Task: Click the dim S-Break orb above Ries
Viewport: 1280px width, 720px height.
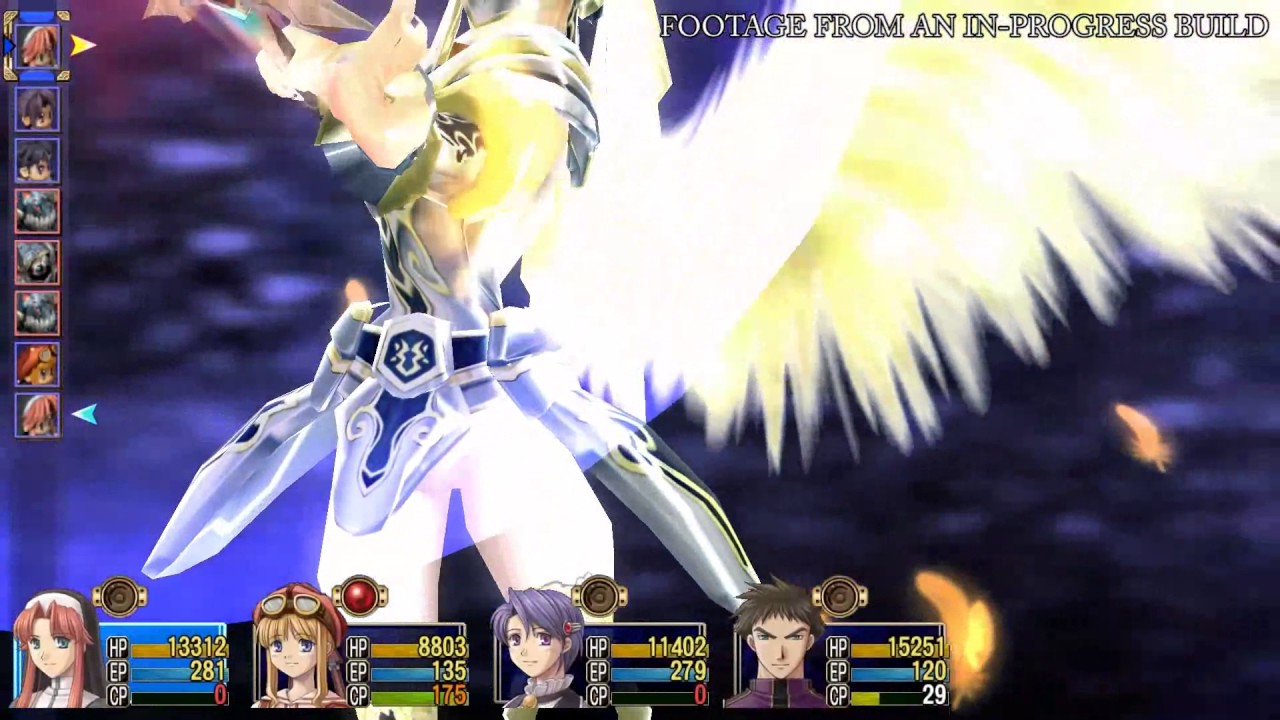Action: pyautogui.click(x=120, y=597)
